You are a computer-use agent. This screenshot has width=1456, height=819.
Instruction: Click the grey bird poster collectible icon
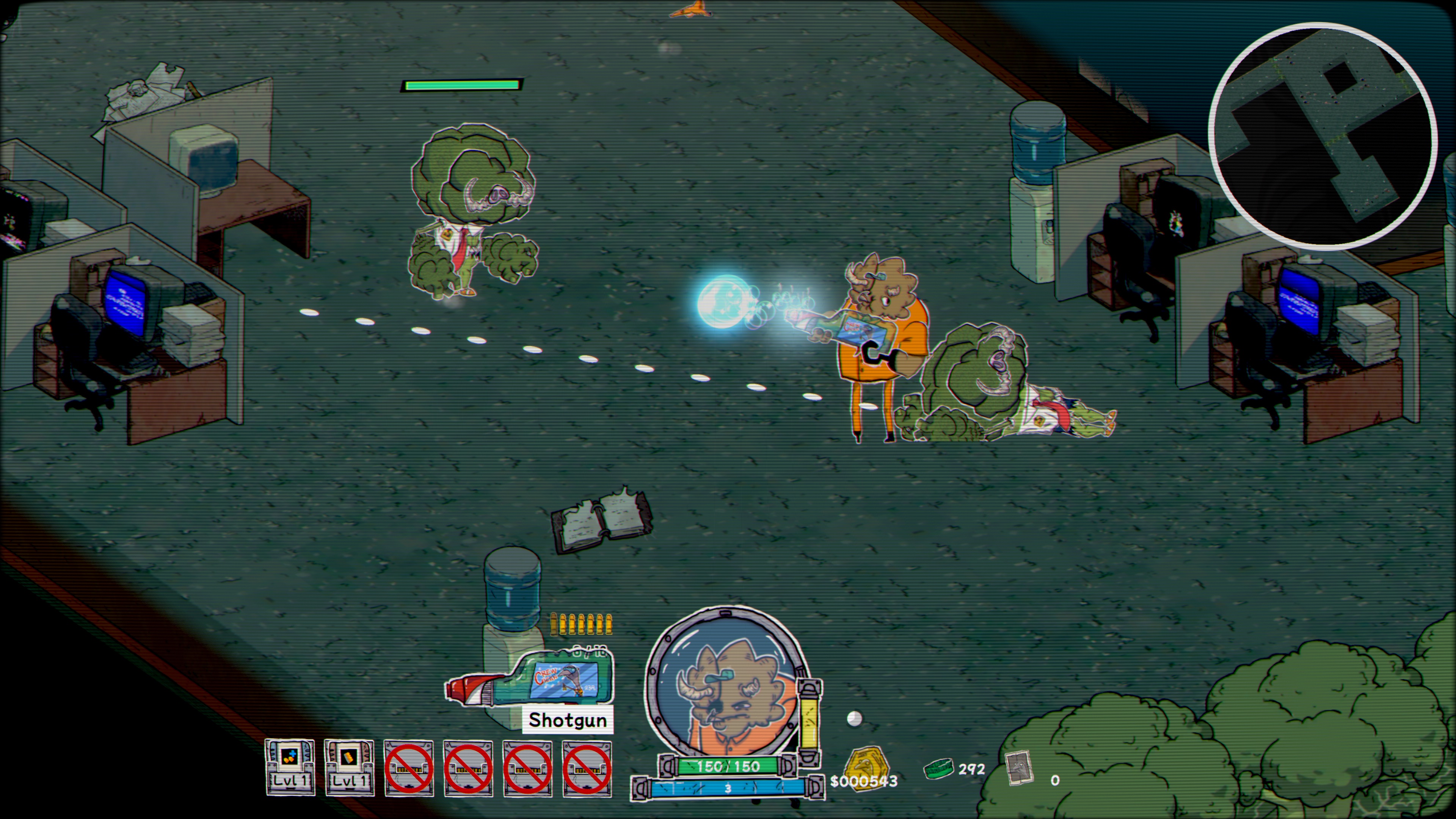(x=1019, y=768)
